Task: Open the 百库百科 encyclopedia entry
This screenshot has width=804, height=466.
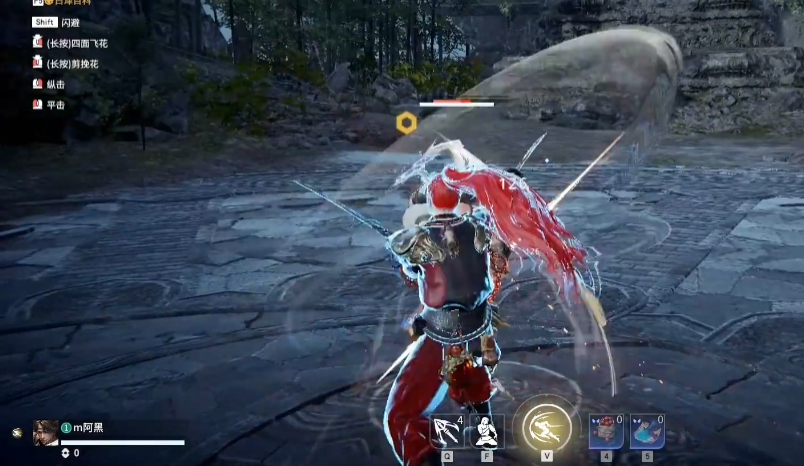Action: tap(72, 4)
